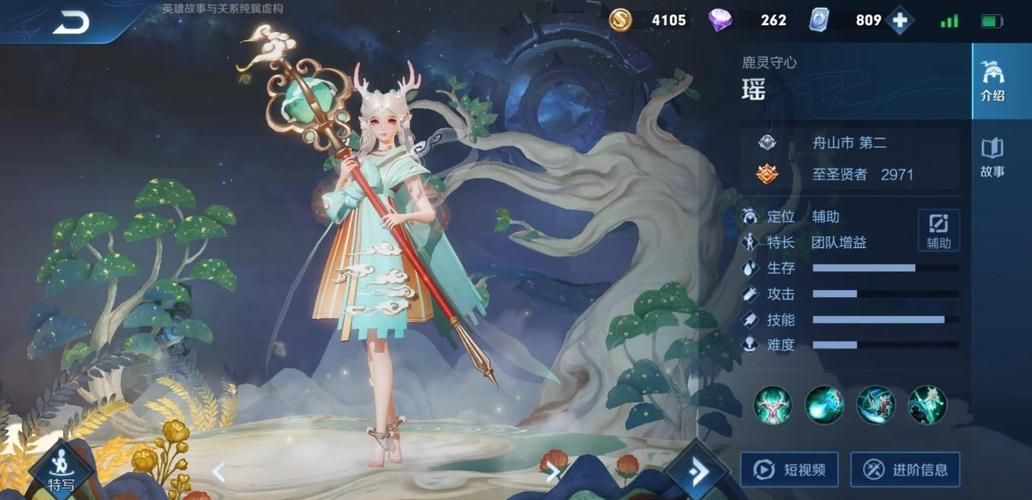Open the 短视频 short videos button
Image resolution: width=1032 pixels, height=500 pixels.
coord(789,469)
